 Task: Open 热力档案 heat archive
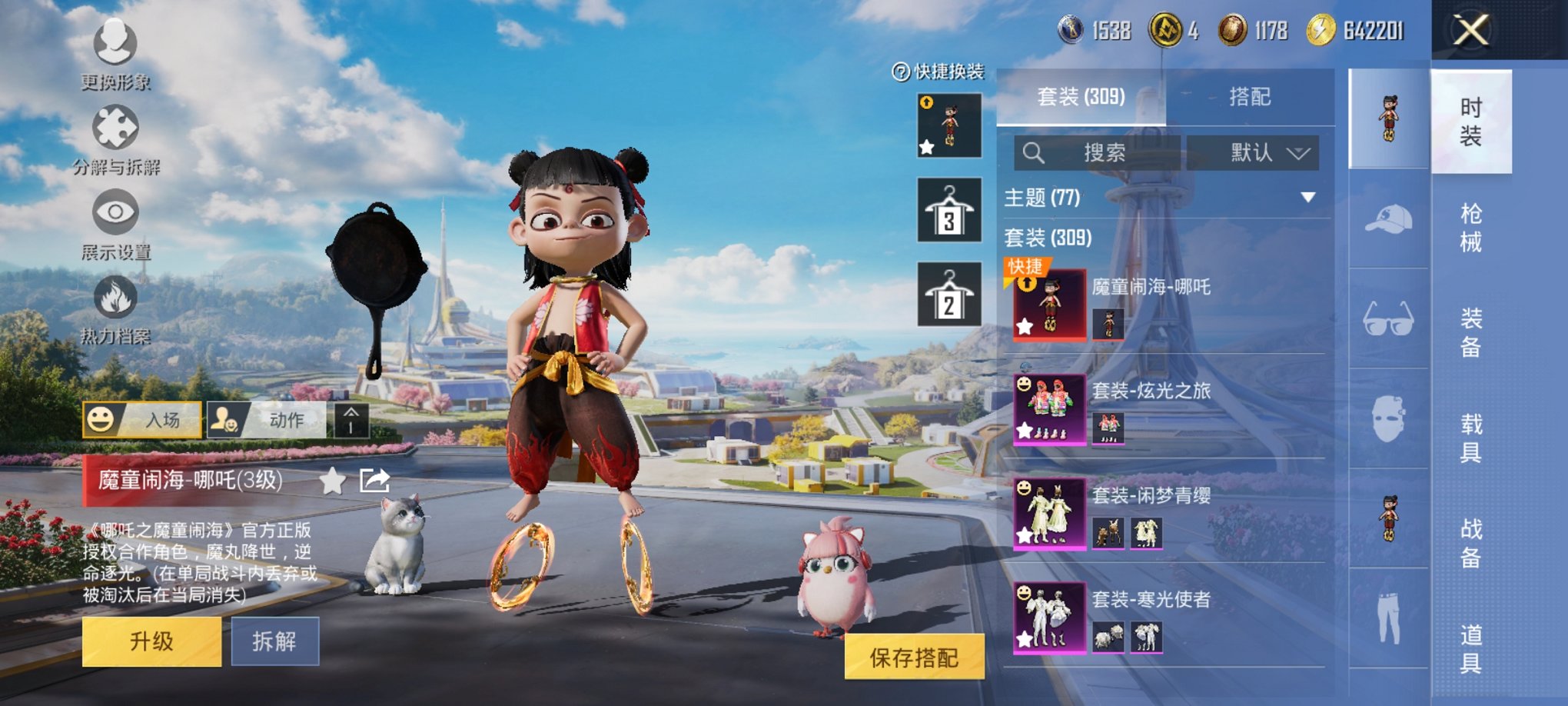tap(115, 308)
